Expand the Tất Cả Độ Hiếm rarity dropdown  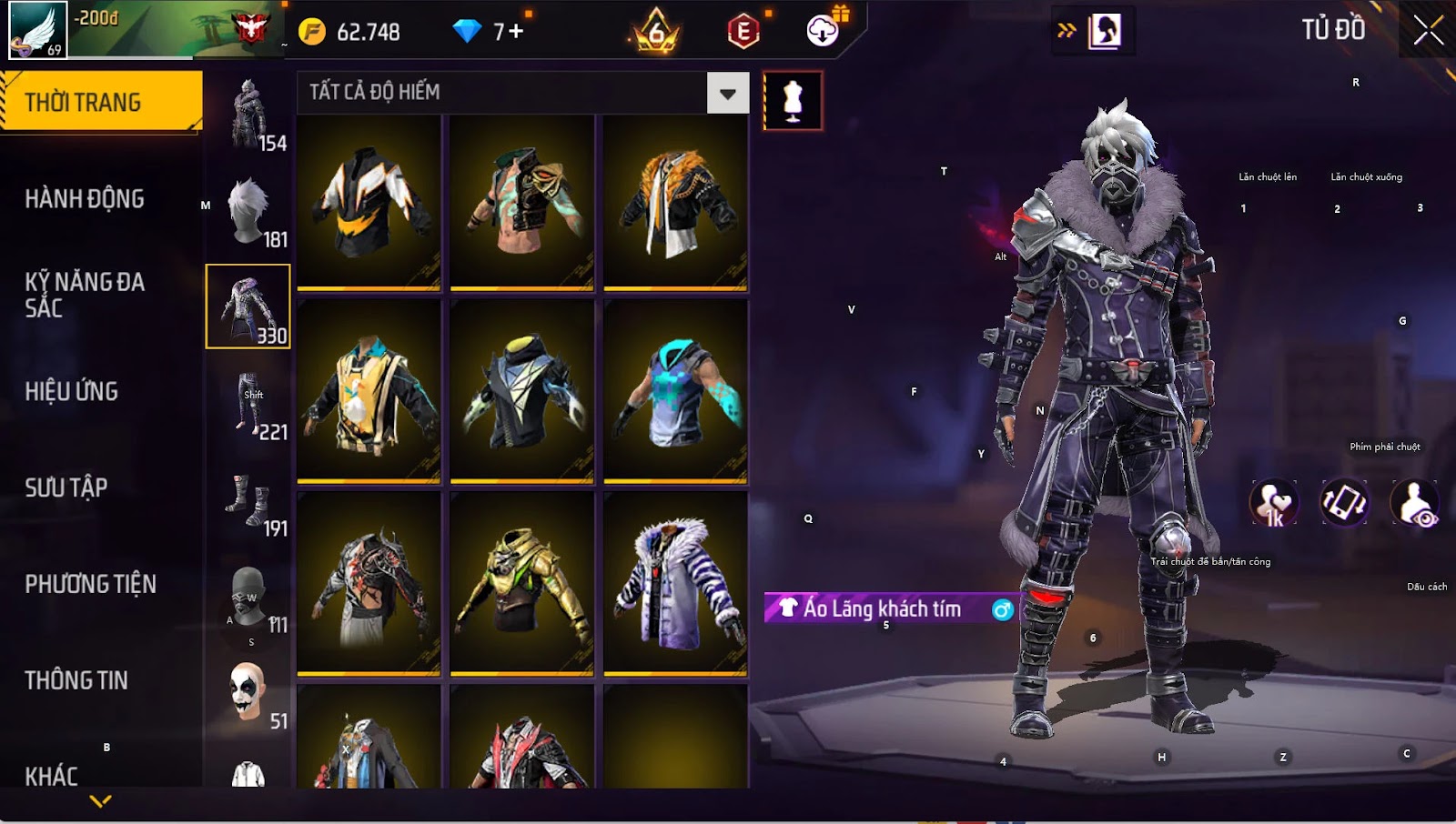point(727,93)
